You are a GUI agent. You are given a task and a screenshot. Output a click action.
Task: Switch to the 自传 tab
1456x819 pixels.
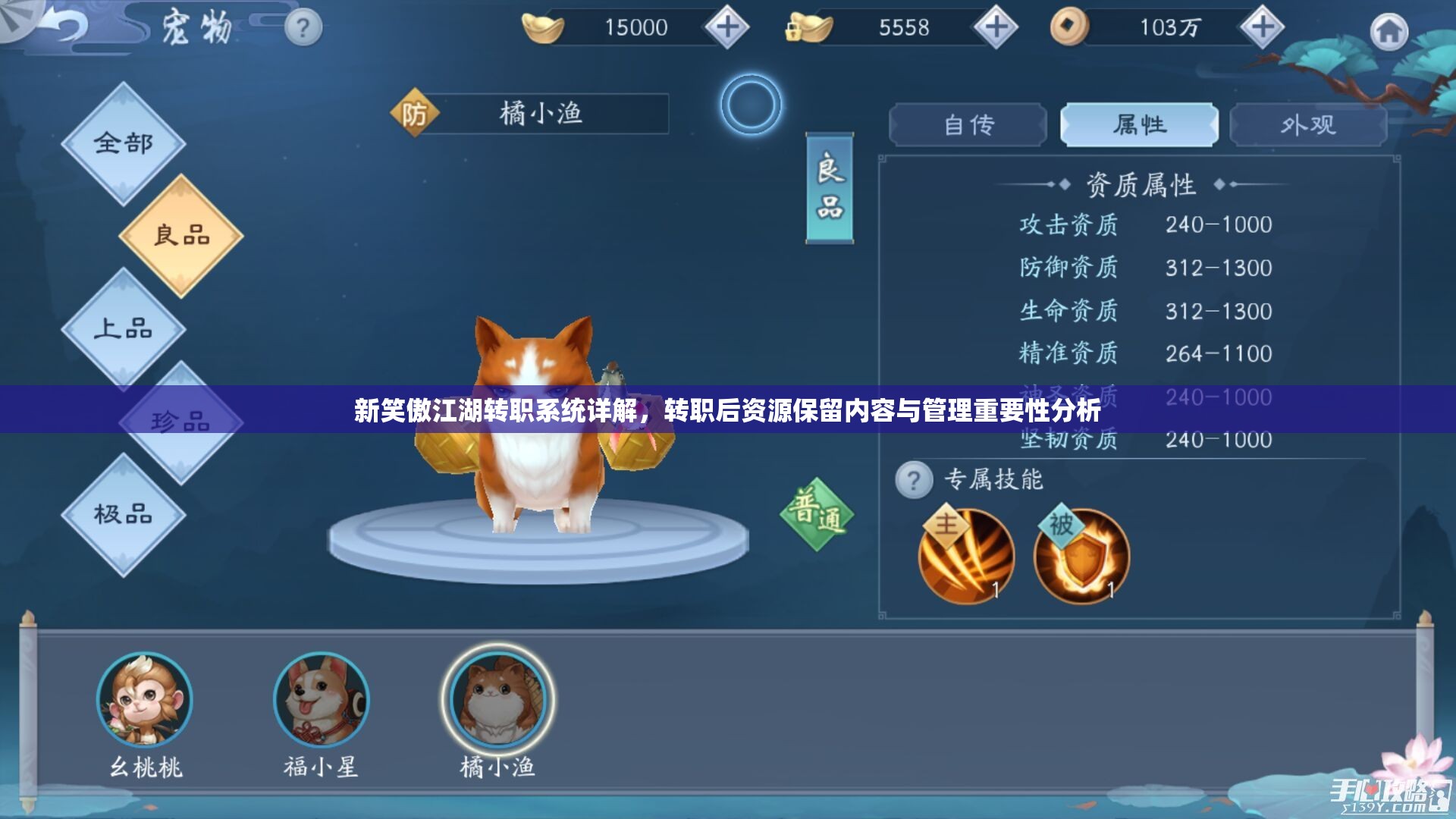click(968, 124)
